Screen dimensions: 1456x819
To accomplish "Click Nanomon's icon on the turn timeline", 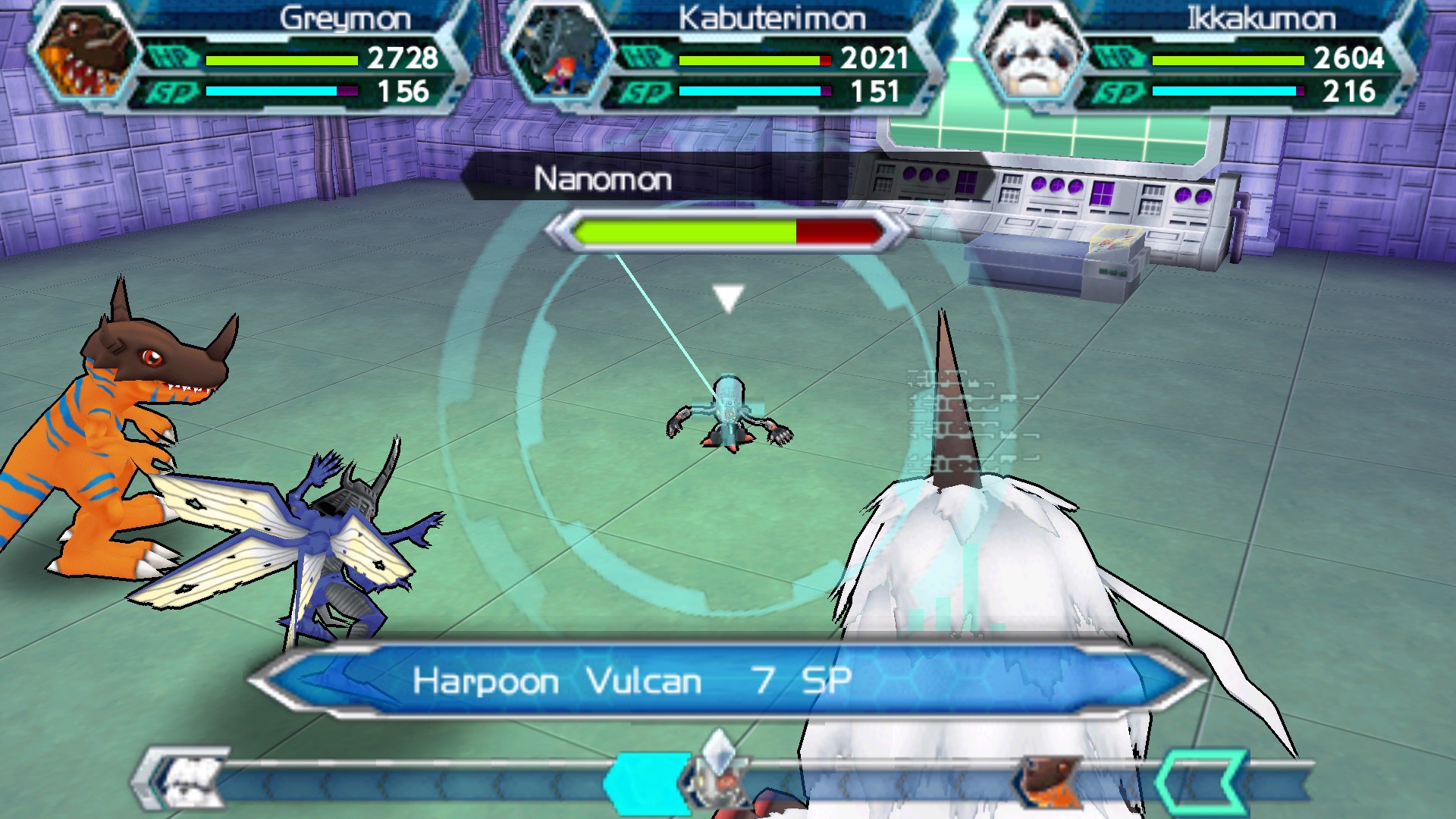I will 713,777.
